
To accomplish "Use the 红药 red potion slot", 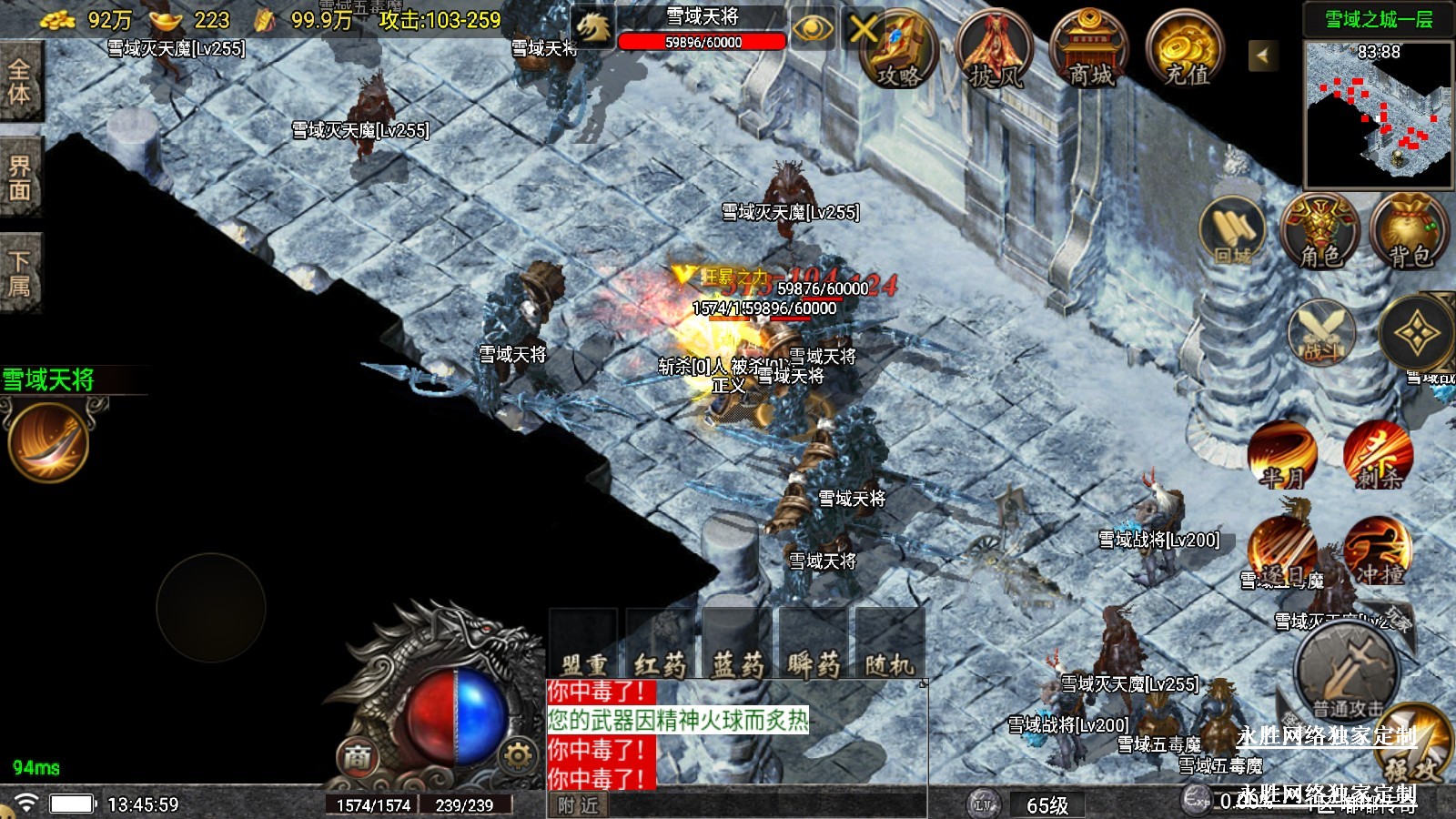I will [x=660, y=644].
